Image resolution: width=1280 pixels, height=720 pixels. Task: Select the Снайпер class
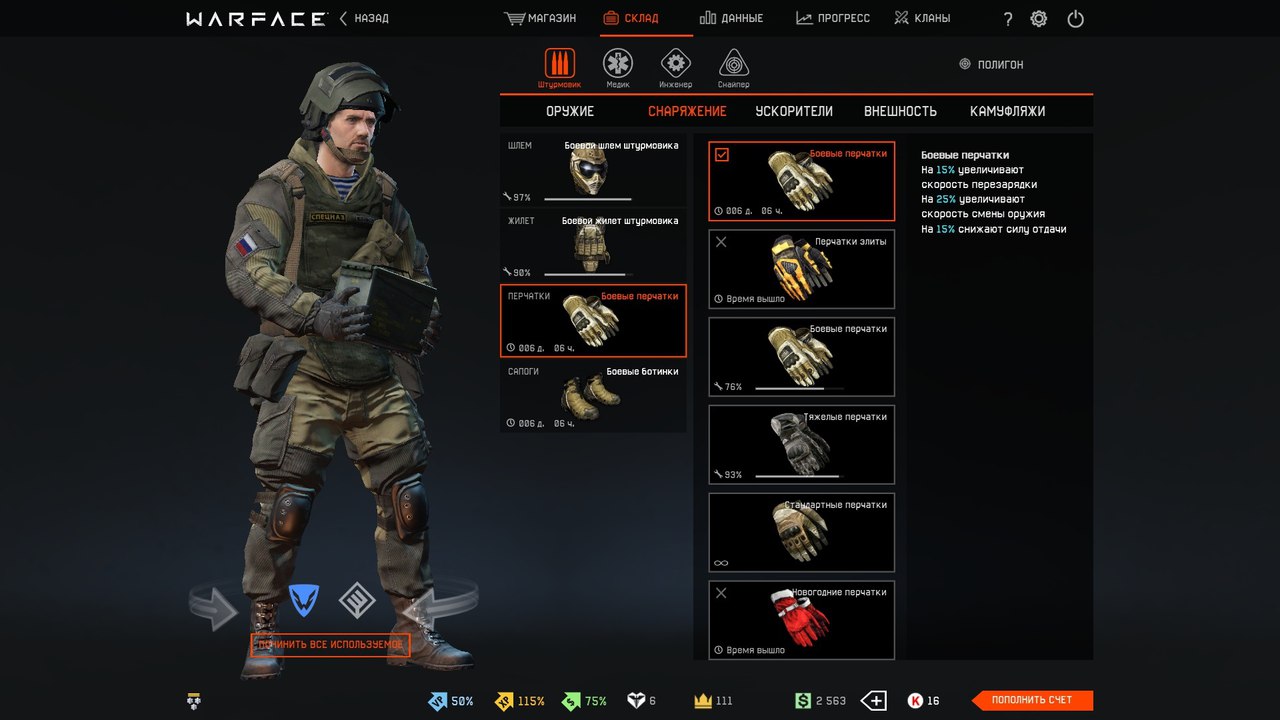coord(733,68)
